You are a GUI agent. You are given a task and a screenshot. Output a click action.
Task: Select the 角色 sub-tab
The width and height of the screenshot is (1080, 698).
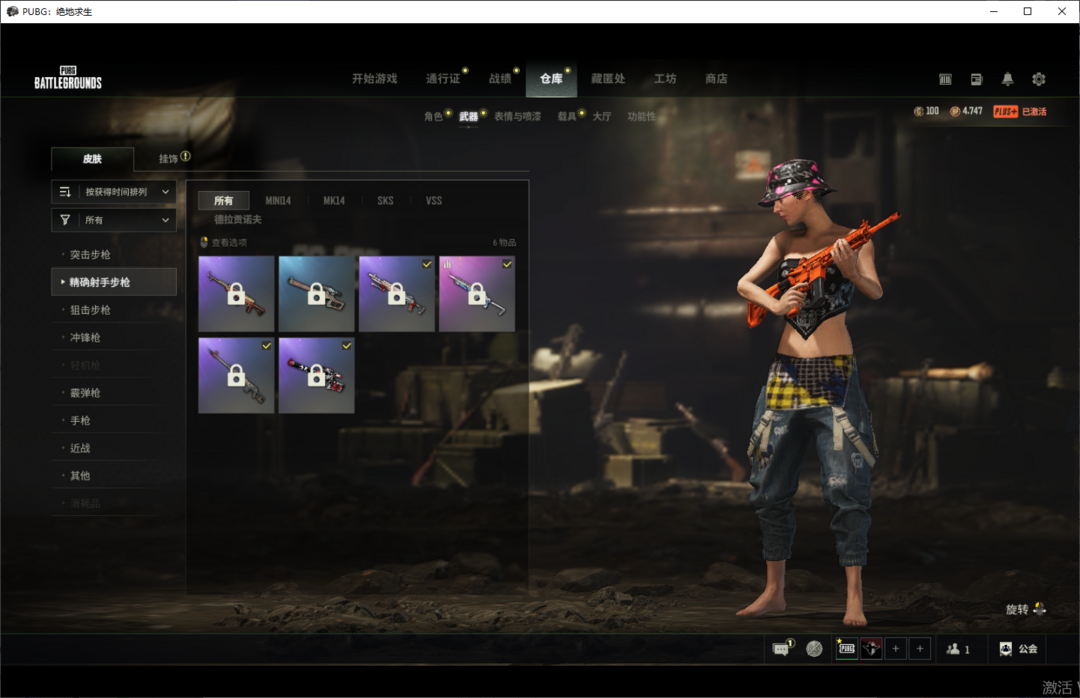tap(433, 117)
